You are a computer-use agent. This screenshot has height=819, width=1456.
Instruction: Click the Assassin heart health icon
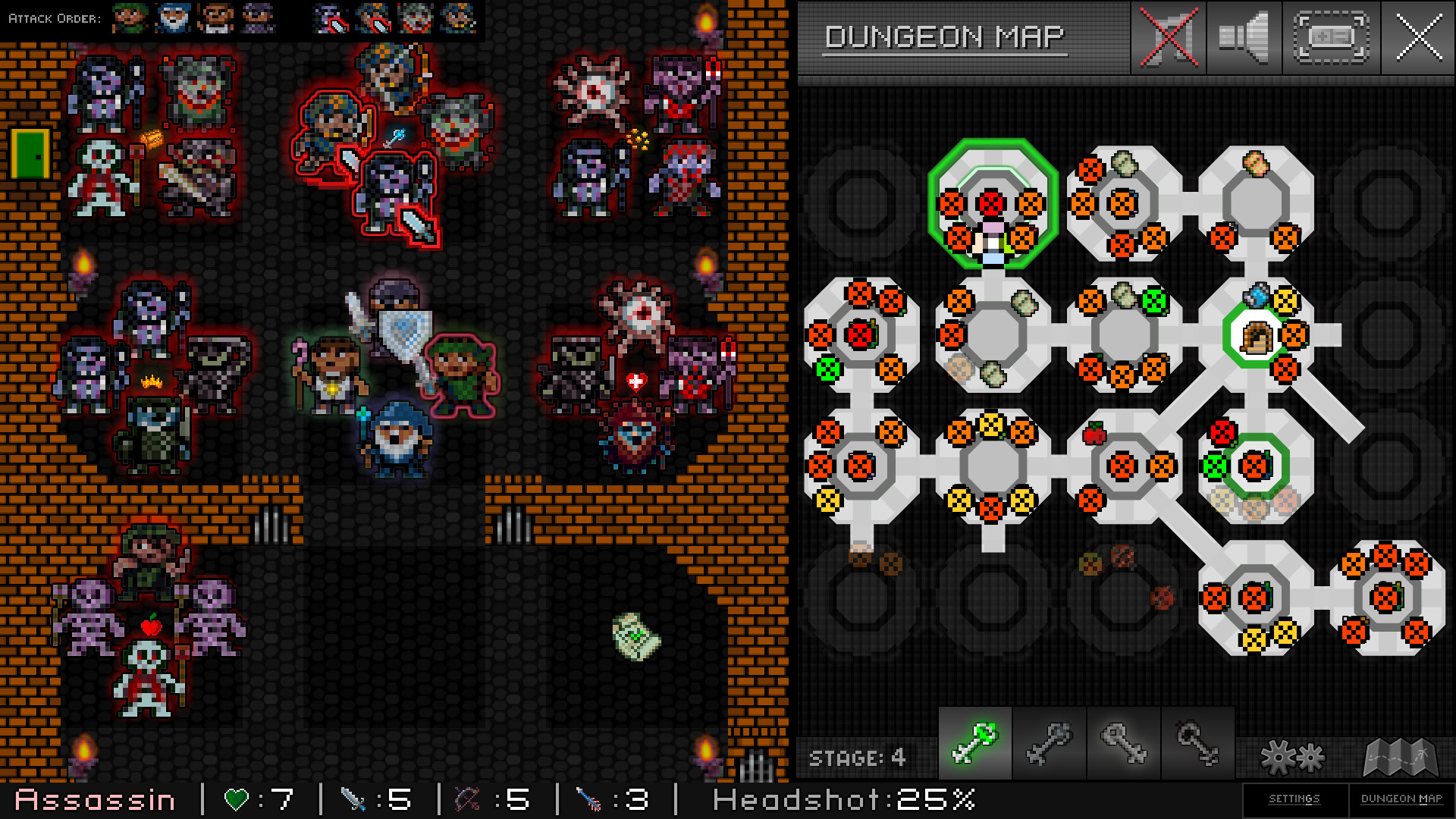[237, 798]
